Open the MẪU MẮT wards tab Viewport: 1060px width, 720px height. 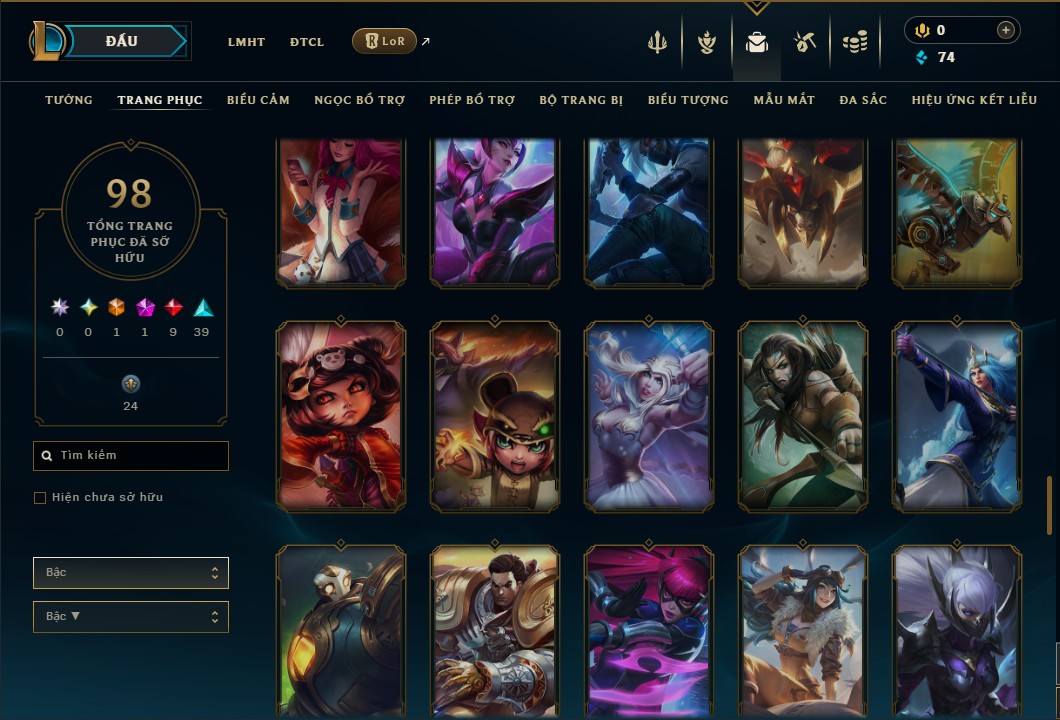click(784, 100)
